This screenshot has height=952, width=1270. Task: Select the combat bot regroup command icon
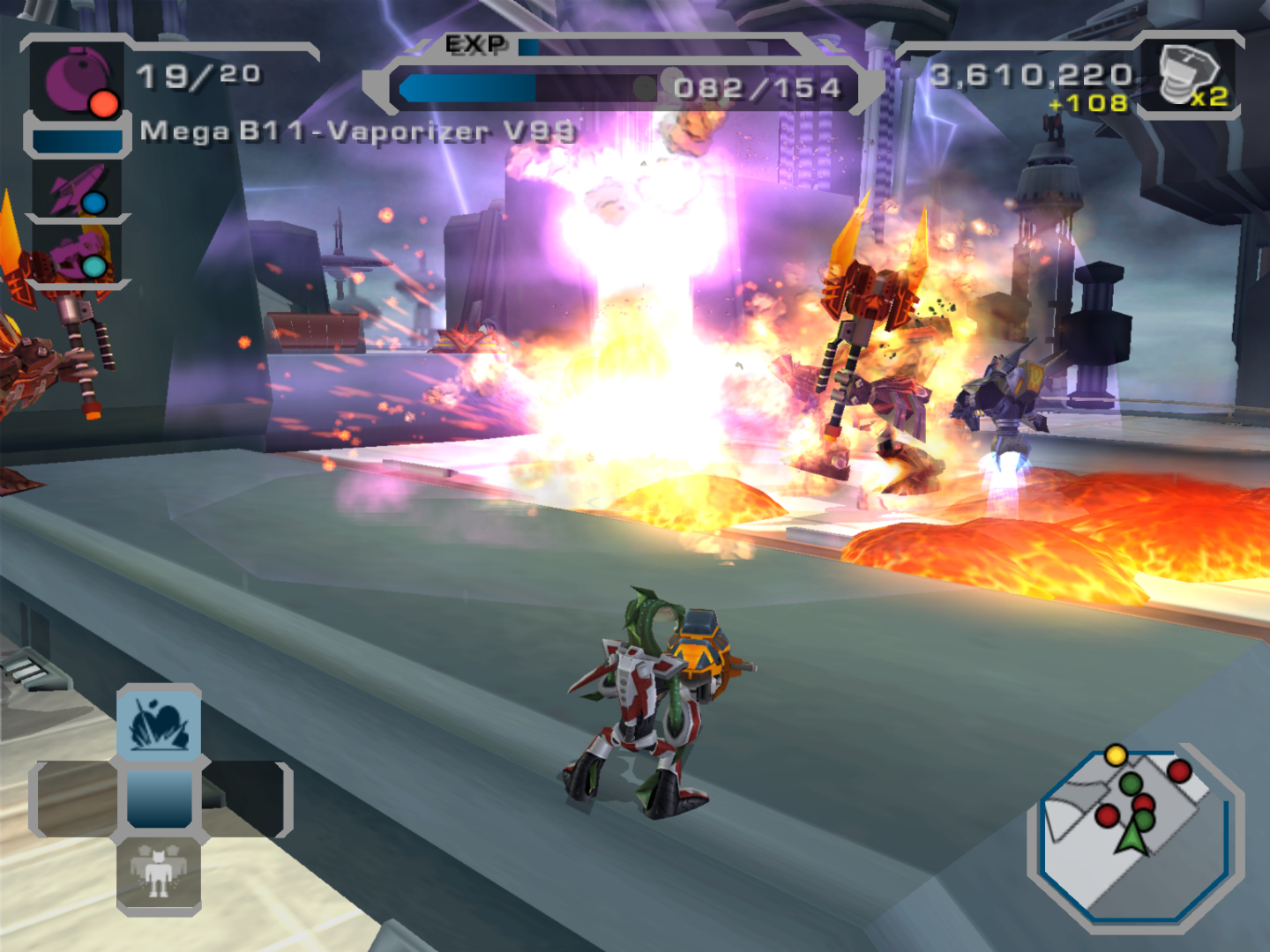pos(159,874)
